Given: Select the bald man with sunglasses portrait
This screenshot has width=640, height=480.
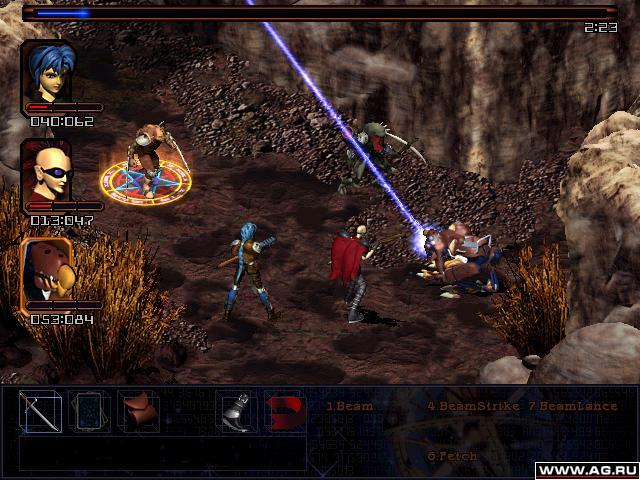Looking at the screenshot, I should click(49, 170).
